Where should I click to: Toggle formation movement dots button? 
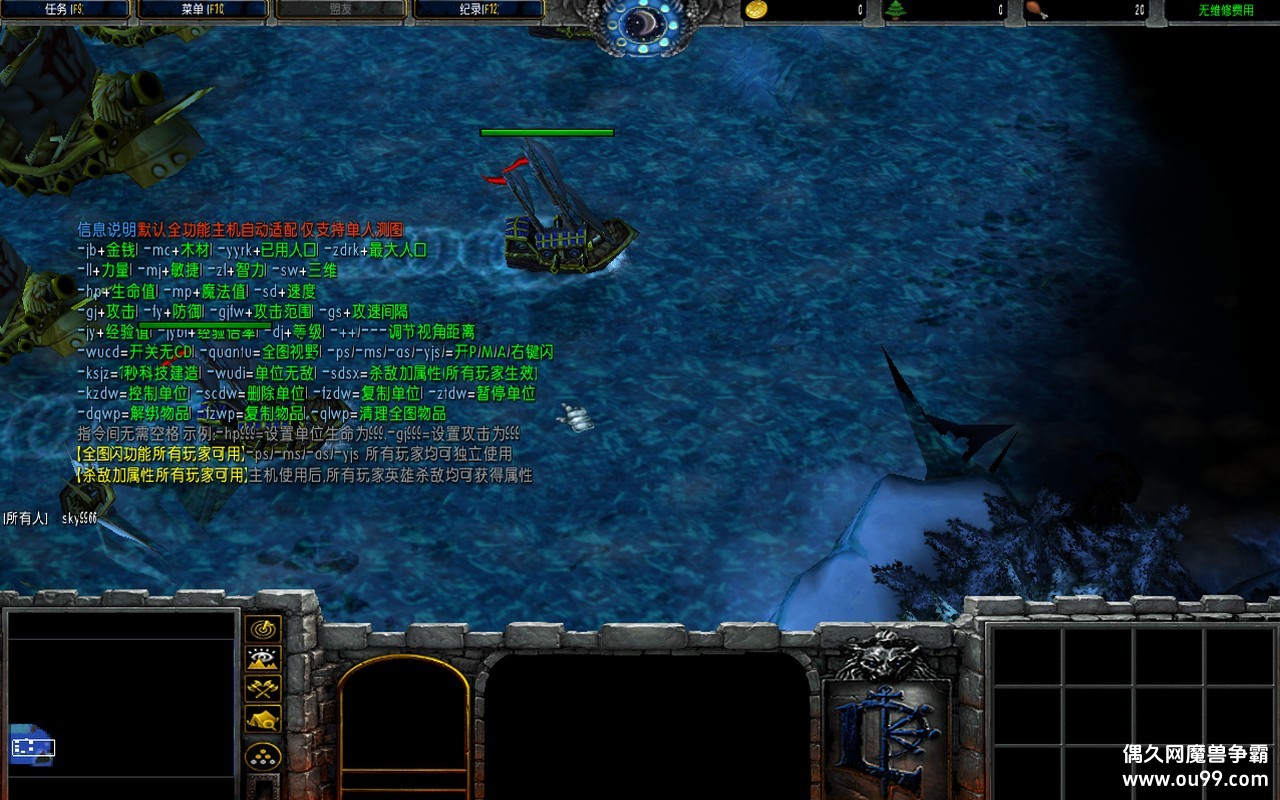coord(263,755)
